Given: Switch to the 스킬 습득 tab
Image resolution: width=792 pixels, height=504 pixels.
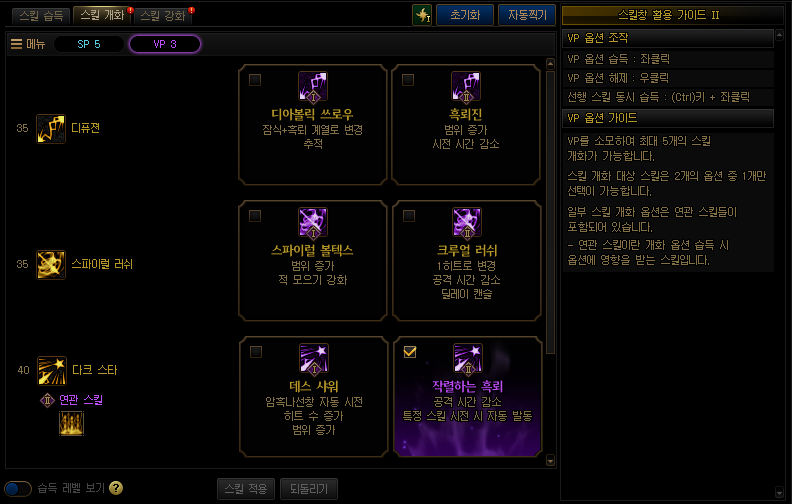Looking at the screenshot, I should click(40, 15).
